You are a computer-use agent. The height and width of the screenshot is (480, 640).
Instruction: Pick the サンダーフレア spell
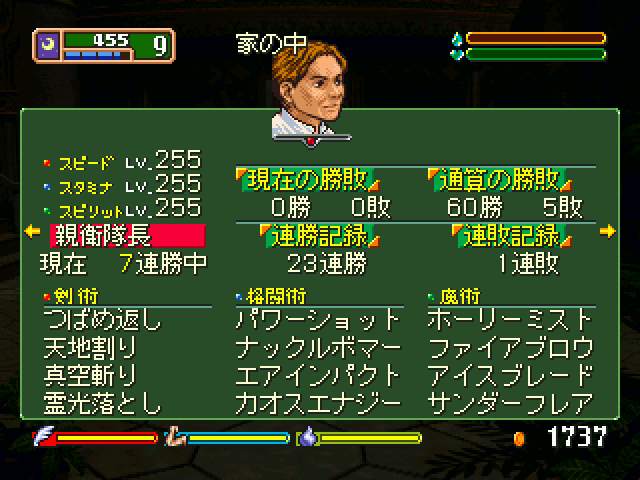(x=510, y=403)
